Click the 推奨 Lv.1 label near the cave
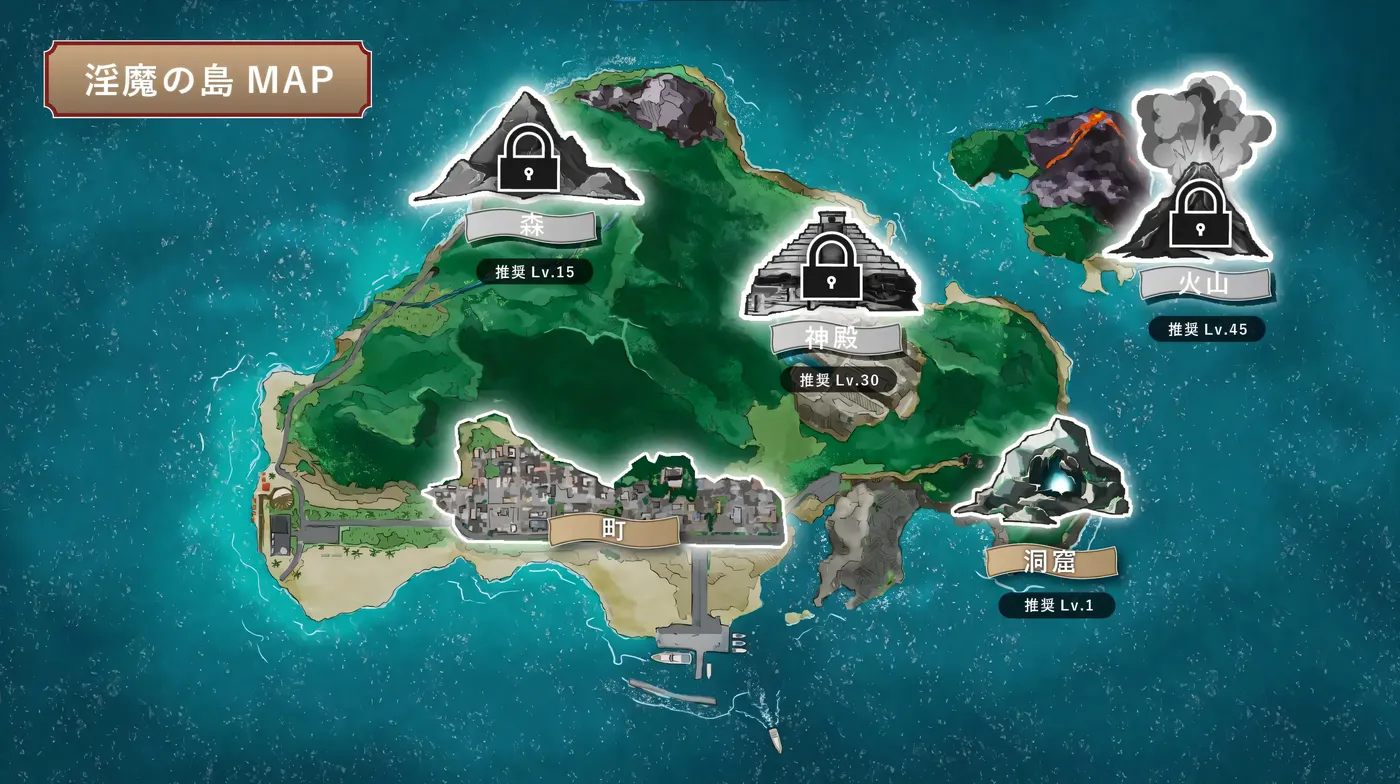This screenshot has height=784, width=1400. (1058, 604)
